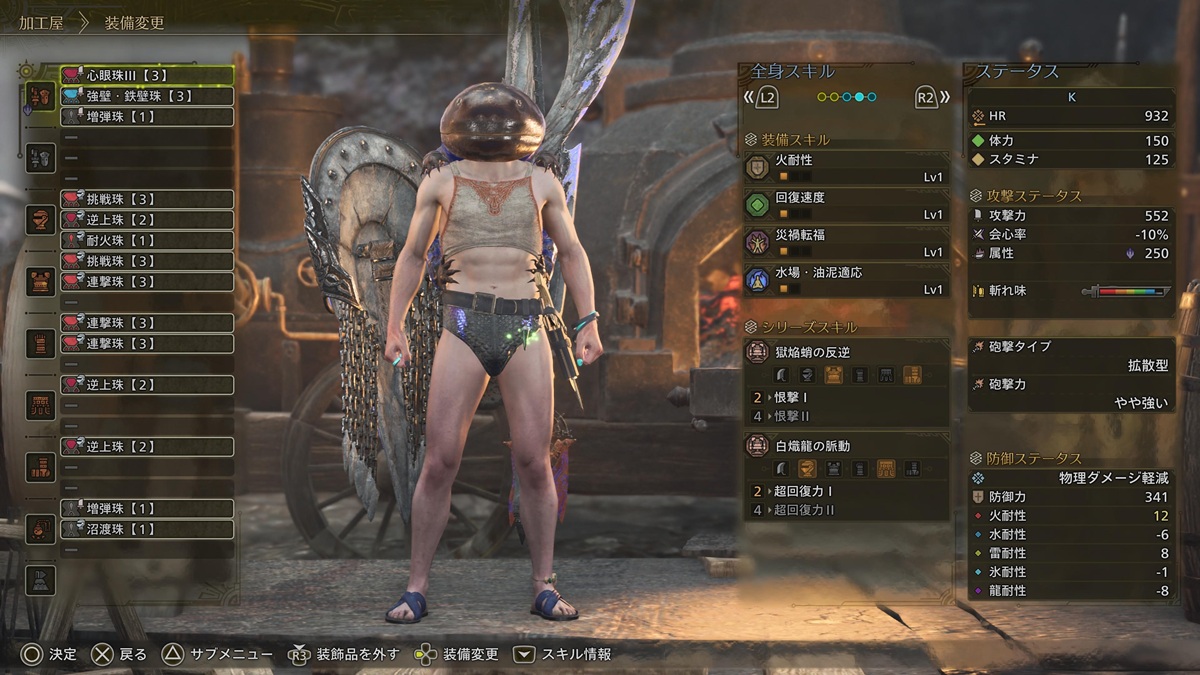The height and width of the screenshot is (675, 1200).
Task: Show the 災禍転福 skill details
Action: (846, 243)
